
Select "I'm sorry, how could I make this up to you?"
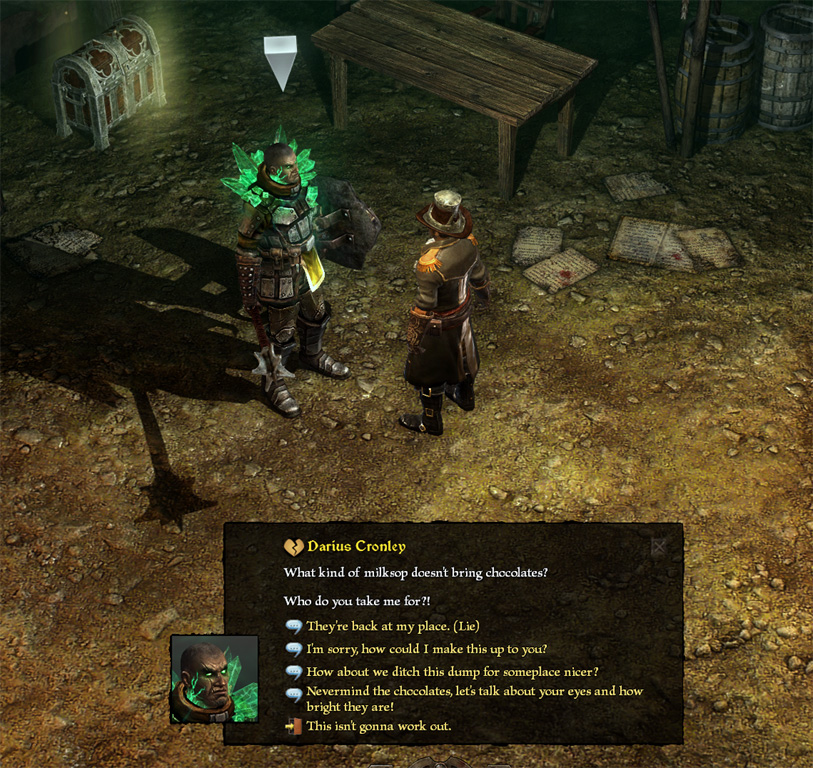[426, 649]
